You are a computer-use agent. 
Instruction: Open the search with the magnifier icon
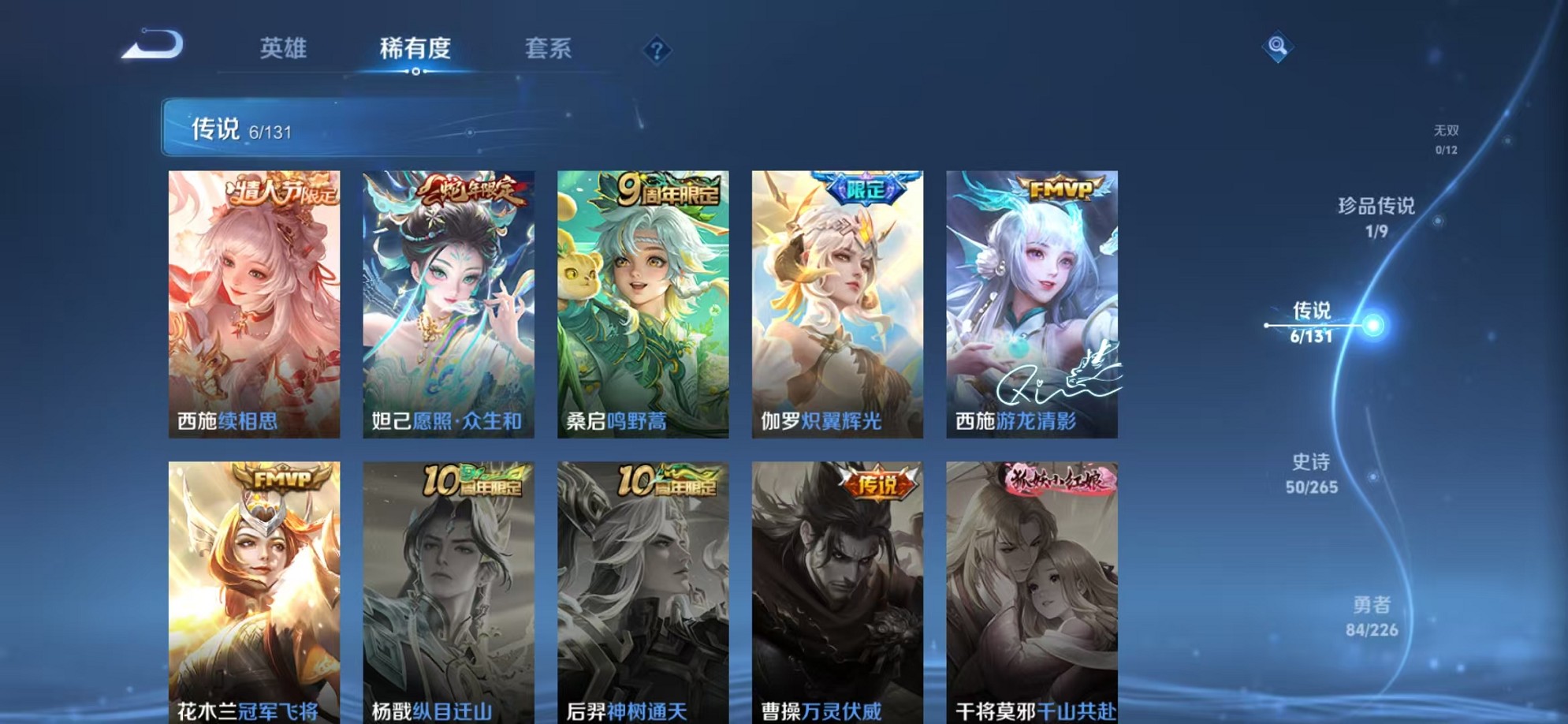point(1277,47)
